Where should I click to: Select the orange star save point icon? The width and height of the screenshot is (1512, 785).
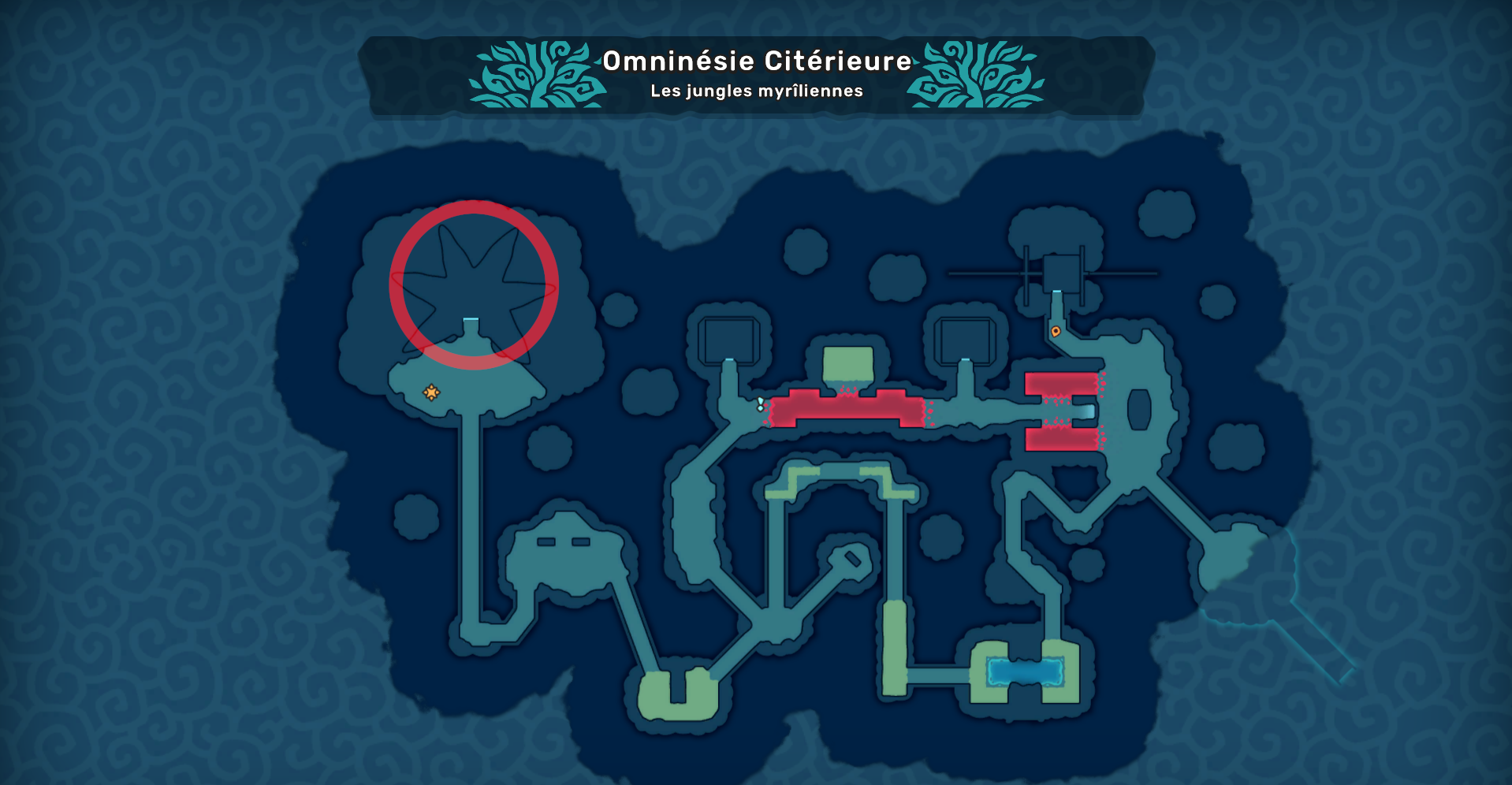tap(431, 392)
